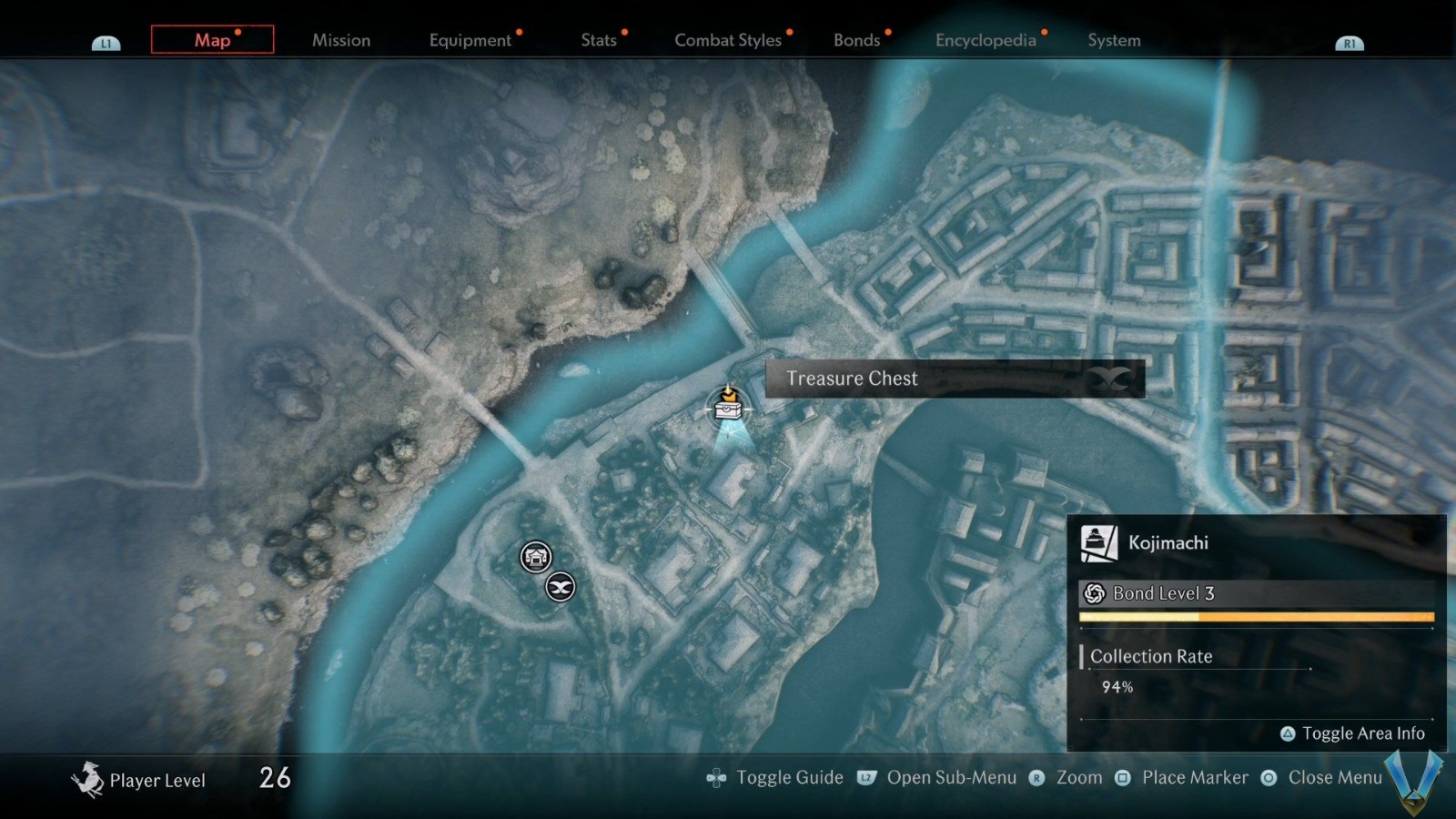Click Close Menu in the bottom bar
This screenshot has height=819, width=1456.
[x=1334, y=777]
